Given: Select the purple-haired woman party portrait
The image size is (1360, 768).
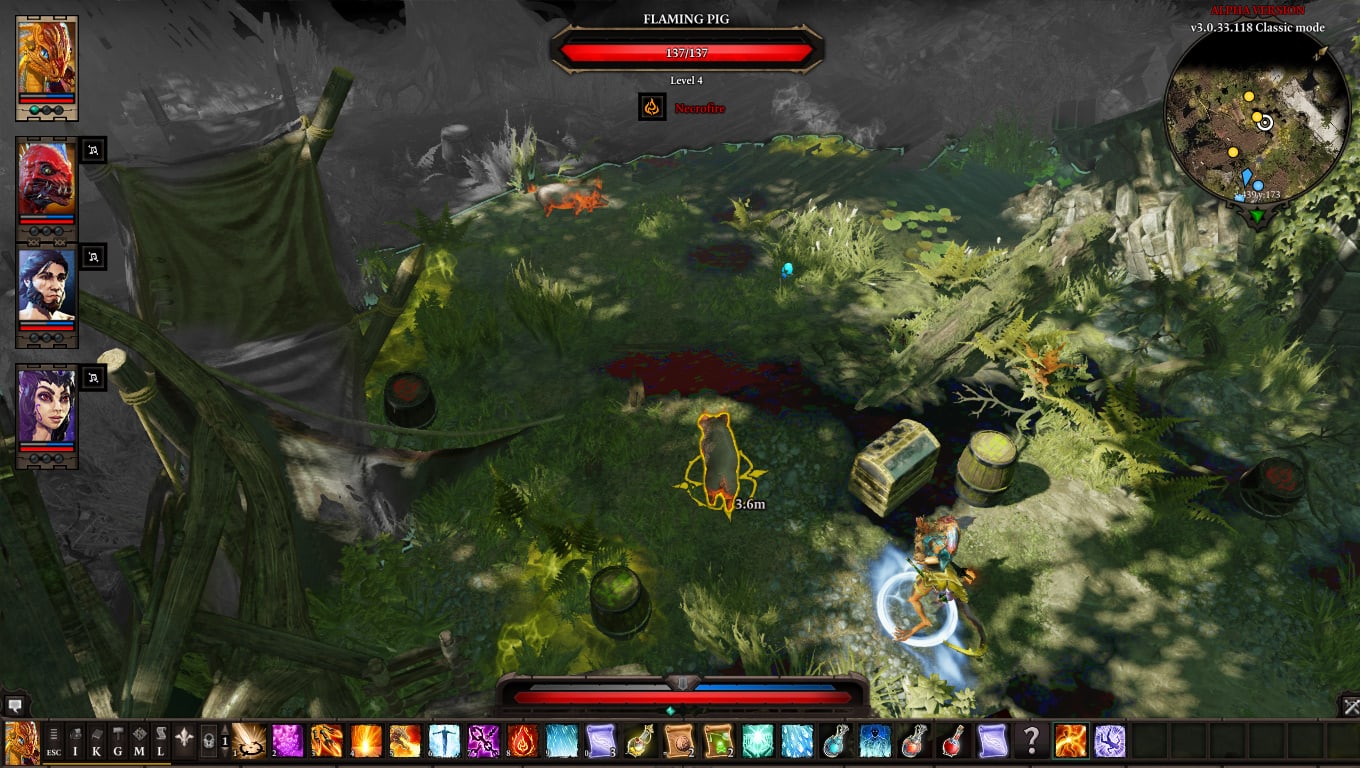Looking at the screenshot, I should (47, 407).
